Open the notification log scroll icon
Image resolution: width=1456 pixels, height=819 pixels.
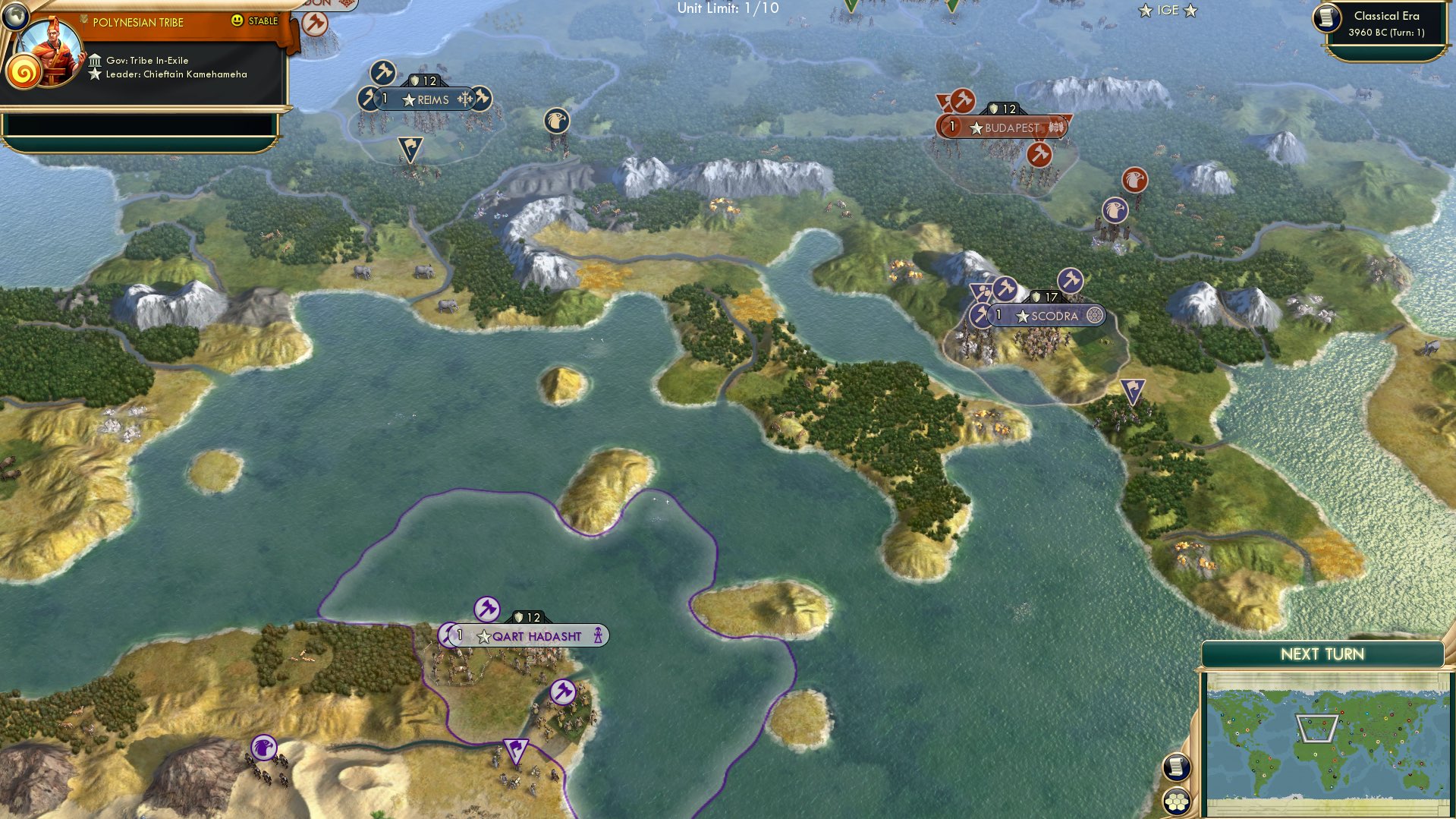coord(1175,767)
